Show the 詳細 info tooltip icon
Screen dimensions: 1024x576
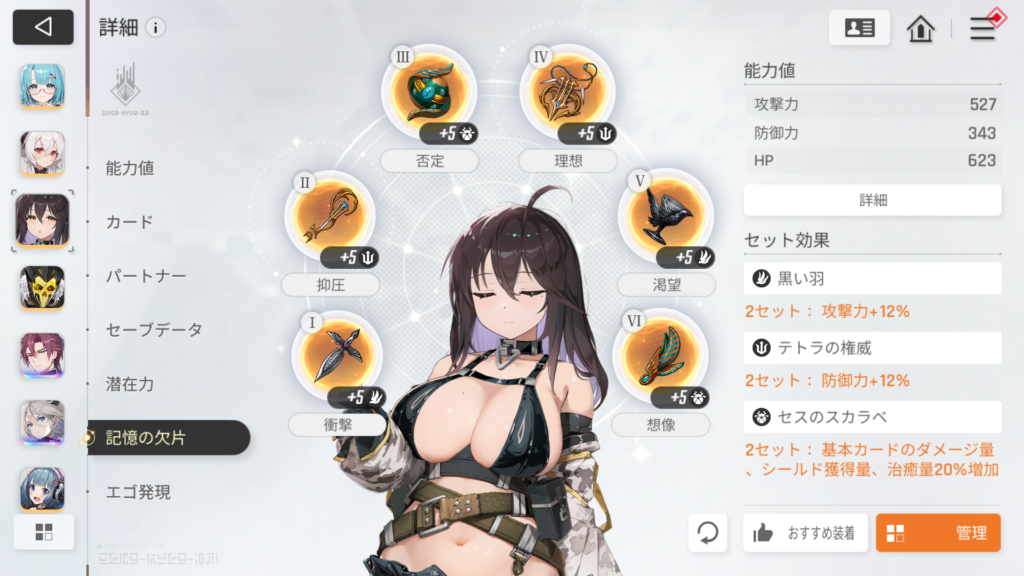pos(155,28)
